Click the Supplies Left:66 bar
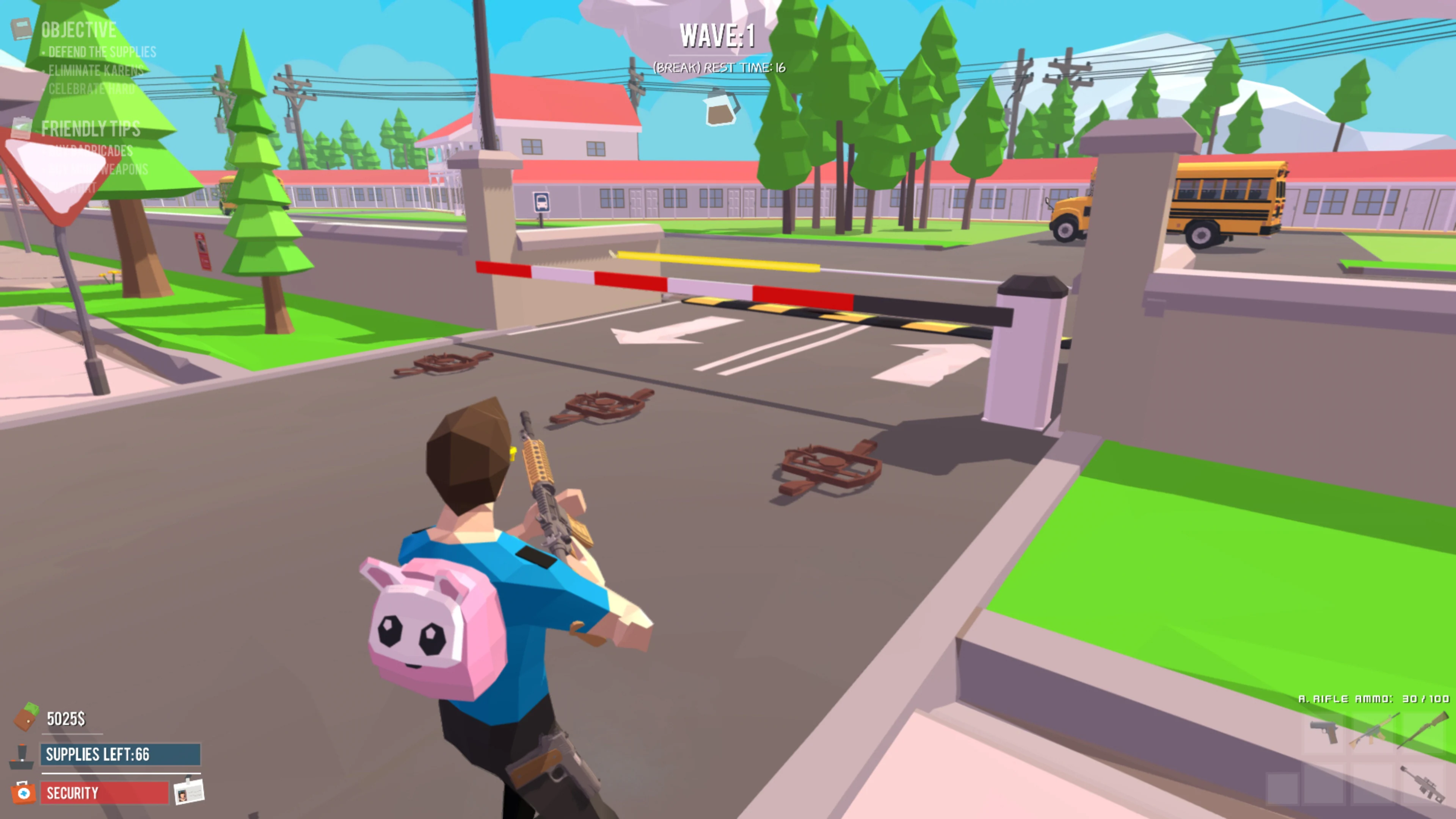This screenshot has width=1456, height=819. pos(117,755)
